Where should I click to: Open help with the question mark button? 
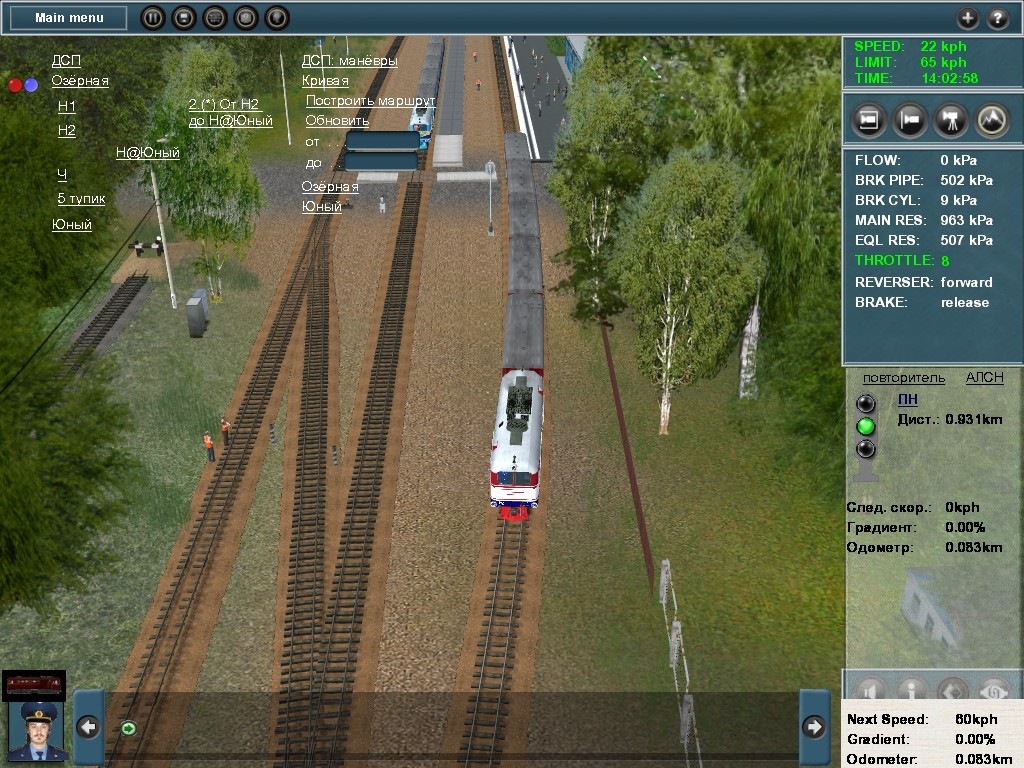pyautogui.click(x=998, y=18)
